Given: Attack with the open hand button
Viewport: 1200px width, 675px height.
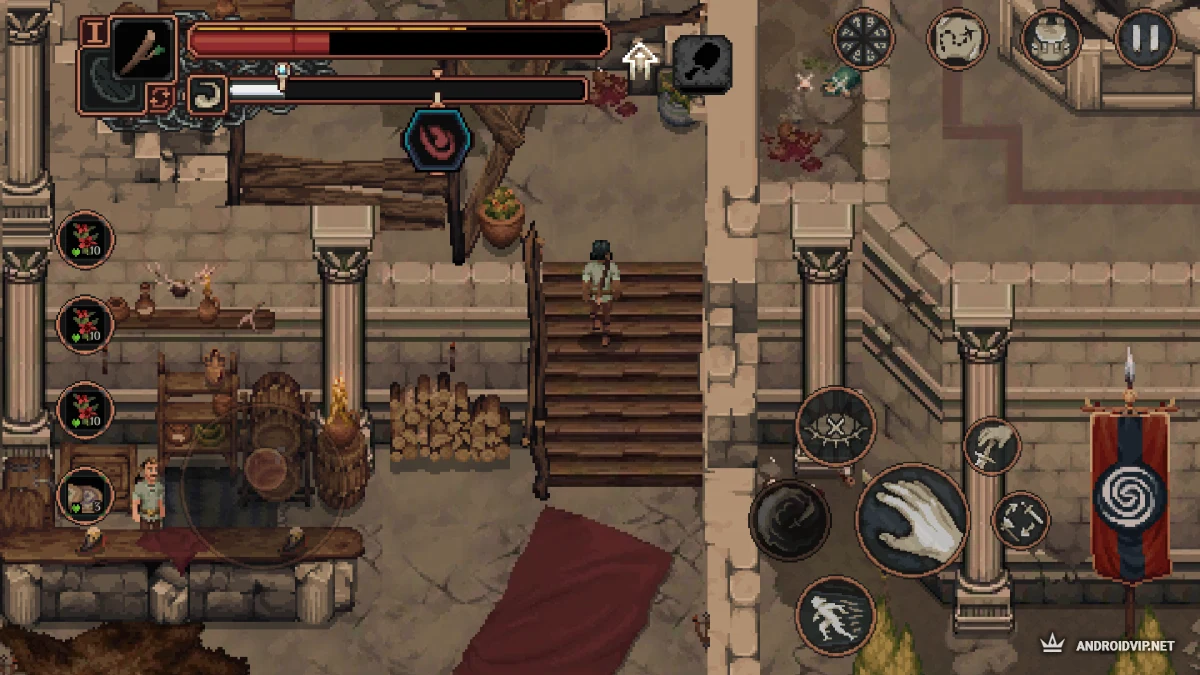Looking at the screenshot, I should (x=911, y=519).
